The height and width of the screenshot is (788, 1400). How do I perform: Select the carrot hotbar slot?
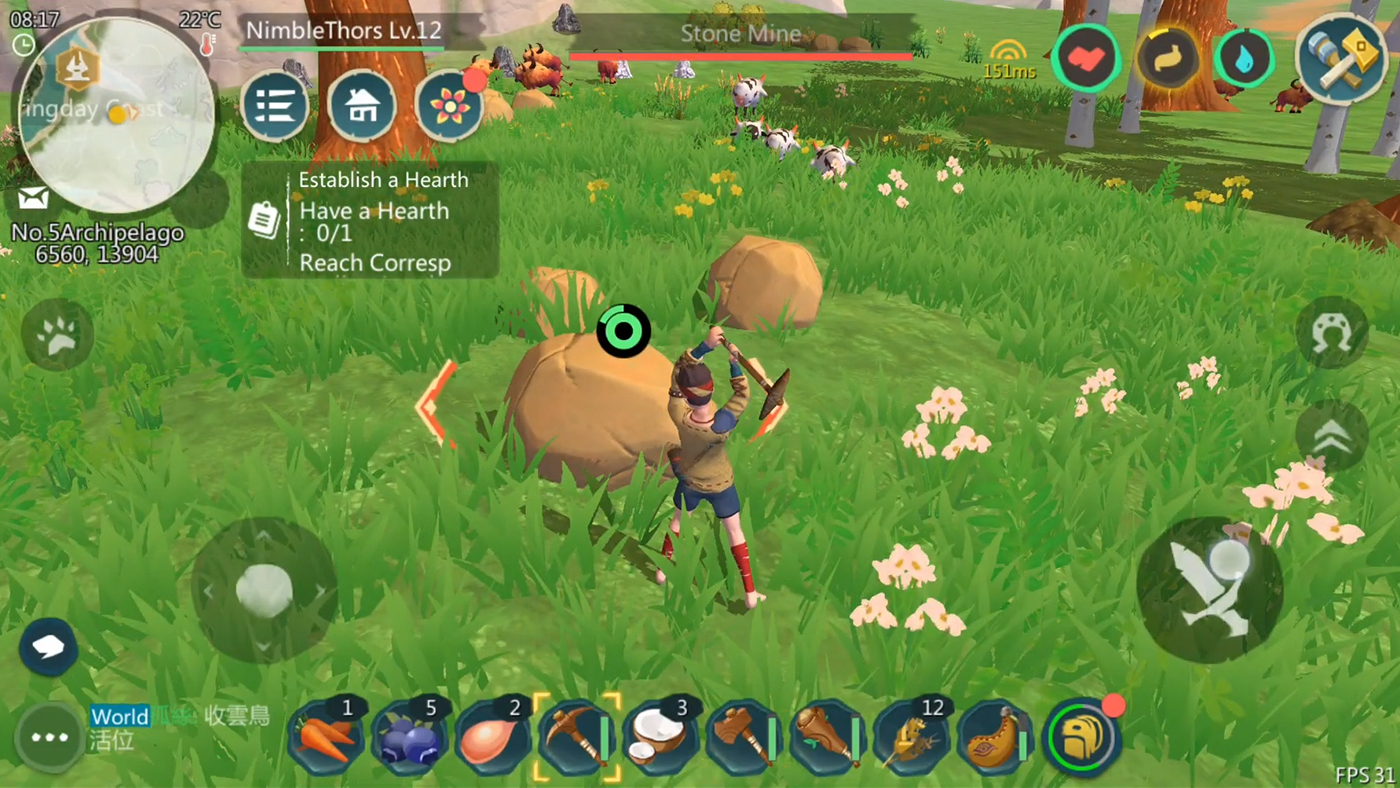[325, 739]
